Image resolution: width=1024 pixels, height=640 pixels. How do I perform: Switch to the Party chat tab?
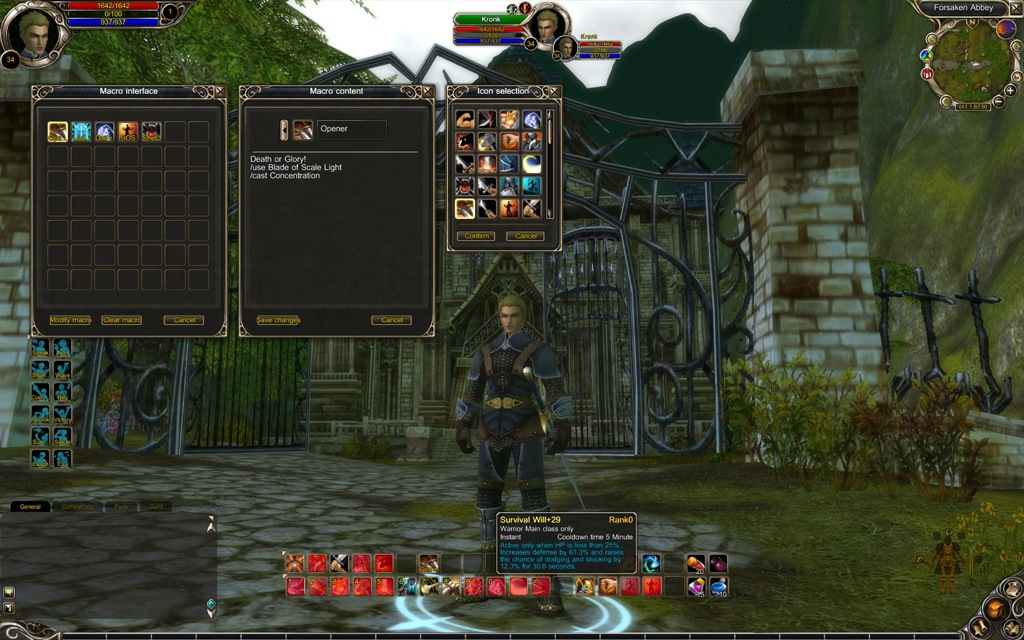[x=120, y=507]
